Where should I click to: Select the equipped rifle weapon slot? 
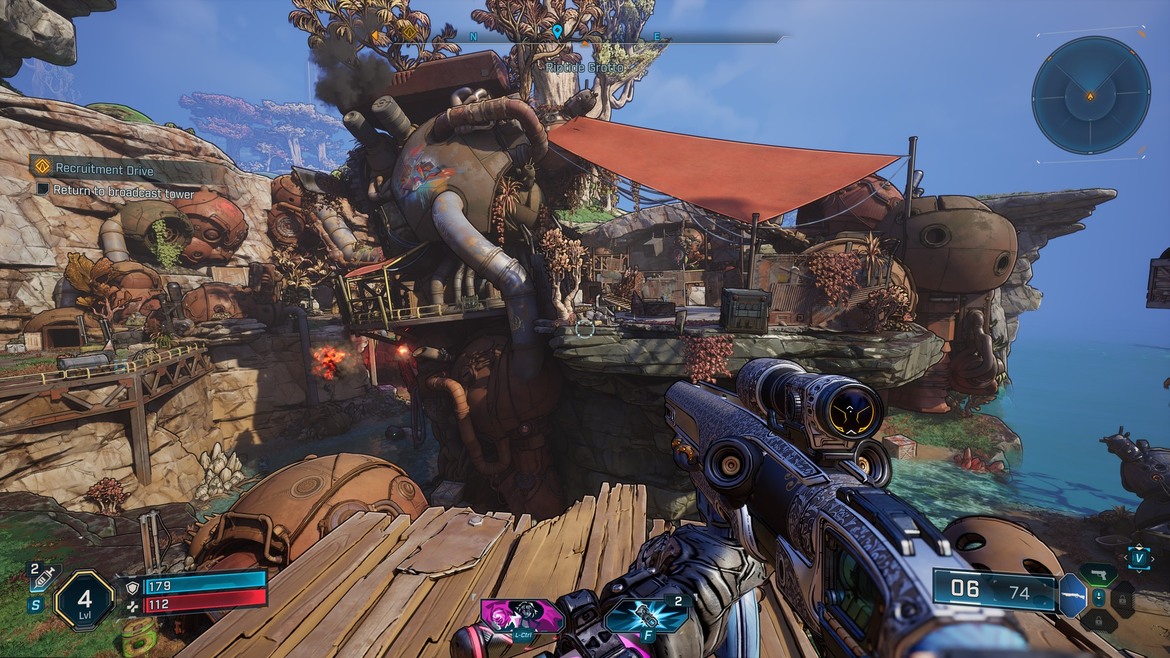tap(1072, 596)
